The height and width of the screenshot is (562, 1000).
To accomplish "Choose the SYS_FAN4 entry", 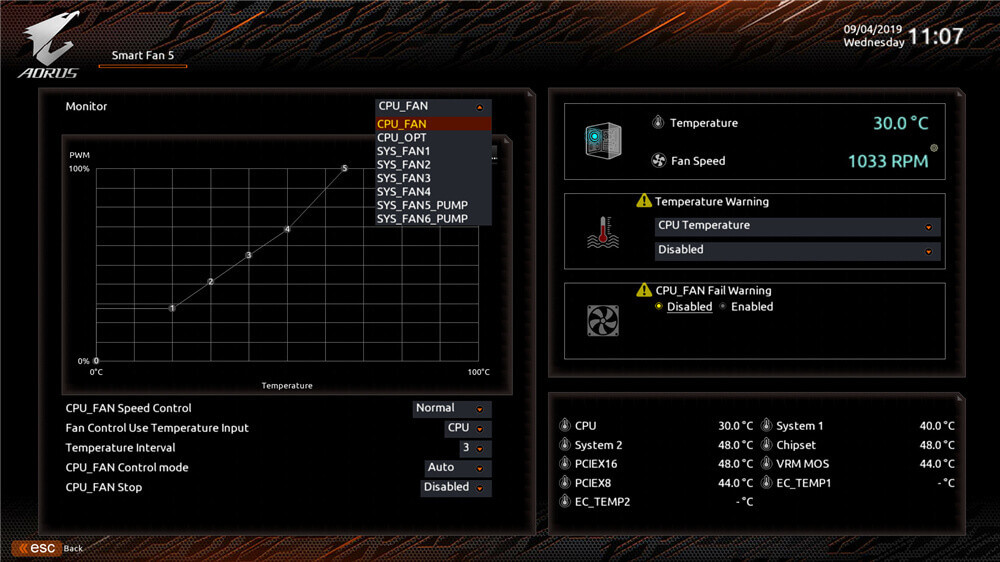I will (404, 192).
